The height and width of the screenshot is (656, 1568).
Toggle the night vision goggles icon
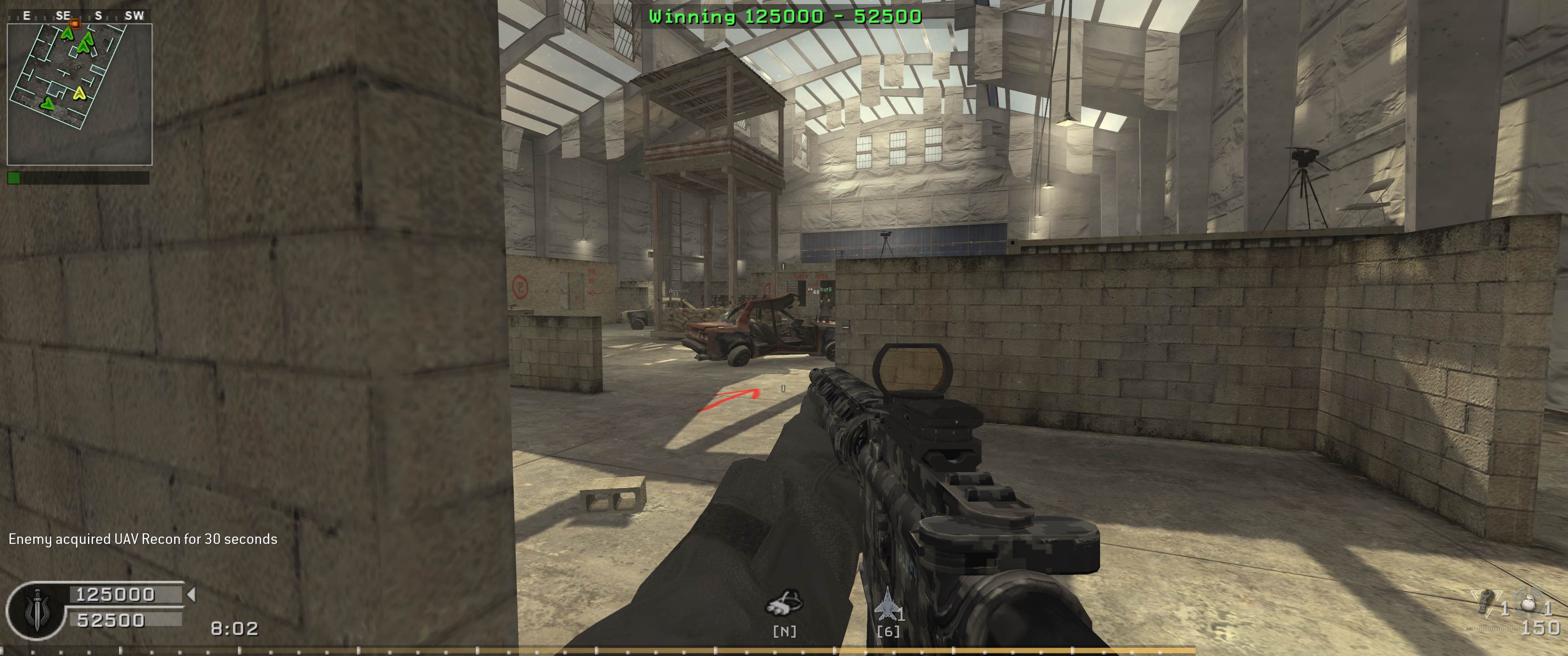click(784, 603)
